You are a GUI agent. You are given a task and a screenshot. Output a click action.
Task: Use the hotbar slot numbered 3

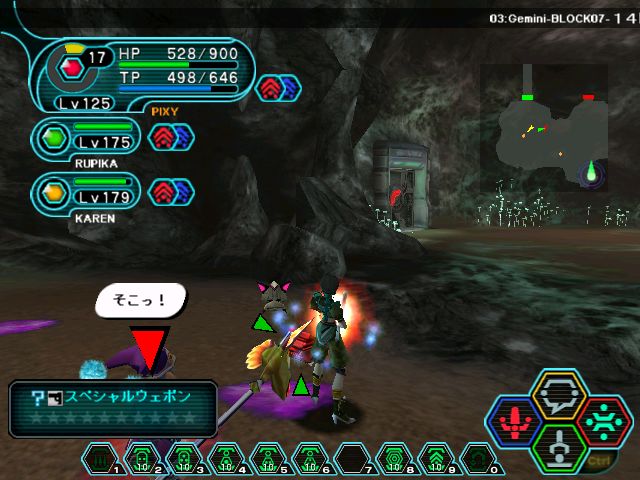point(183,459)
